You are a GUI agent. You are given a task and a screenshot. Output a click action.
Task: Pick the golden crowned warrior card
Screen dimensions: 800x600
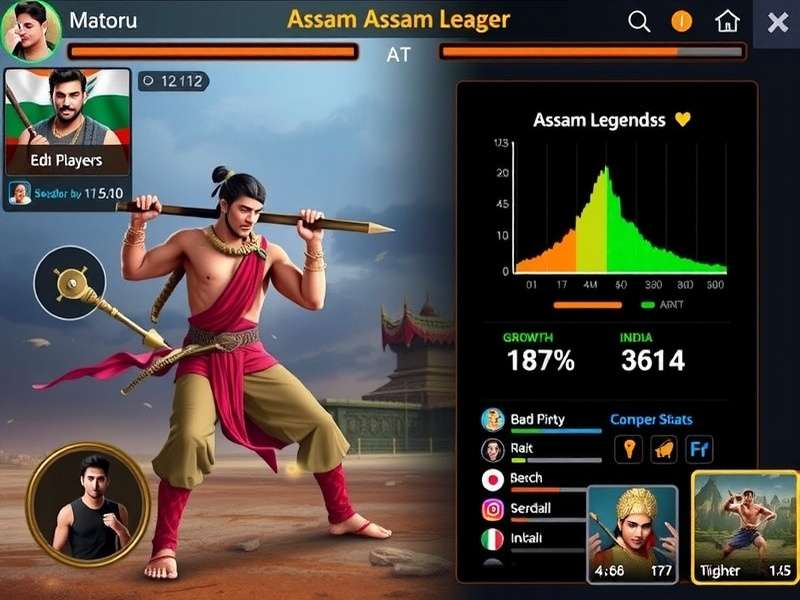click(x=633, y=533)
